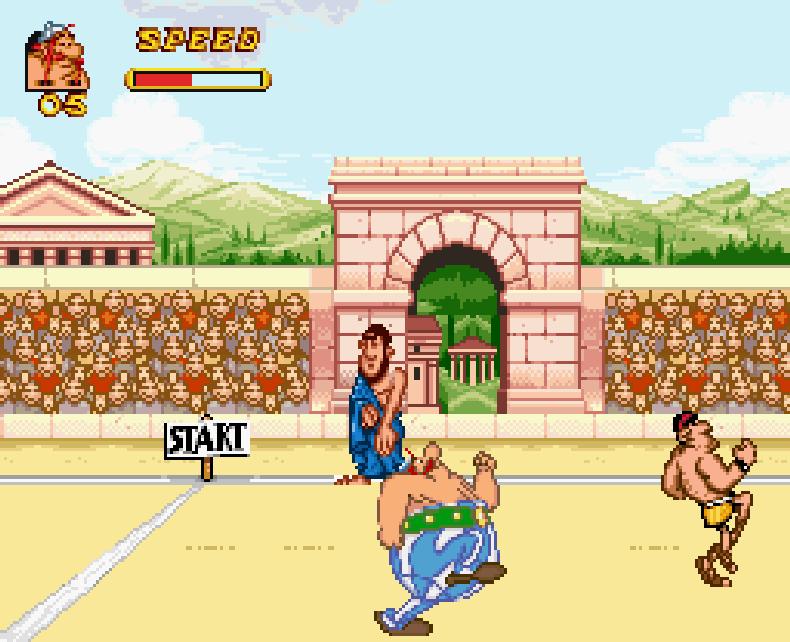Click the Obelix portrait lives icon
This screenshot has width=790, height=642.
click(x=56, y=61)
